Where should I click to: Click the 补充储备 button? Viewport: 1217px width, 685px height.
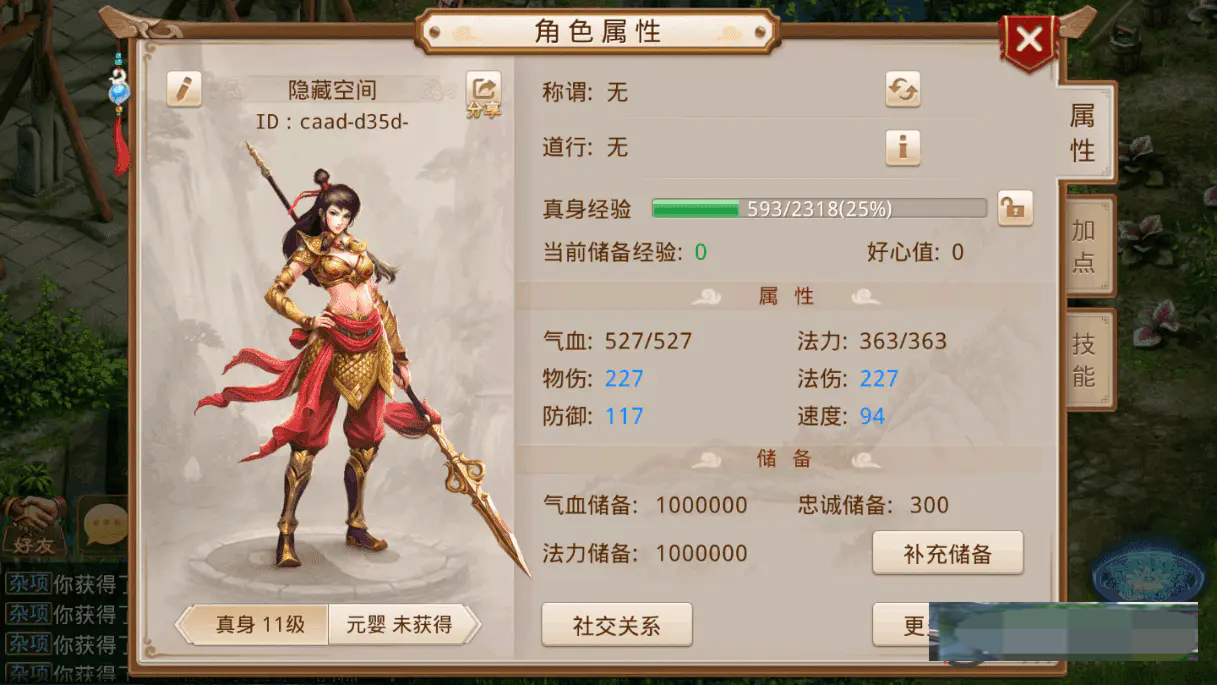tap(947, 553)
